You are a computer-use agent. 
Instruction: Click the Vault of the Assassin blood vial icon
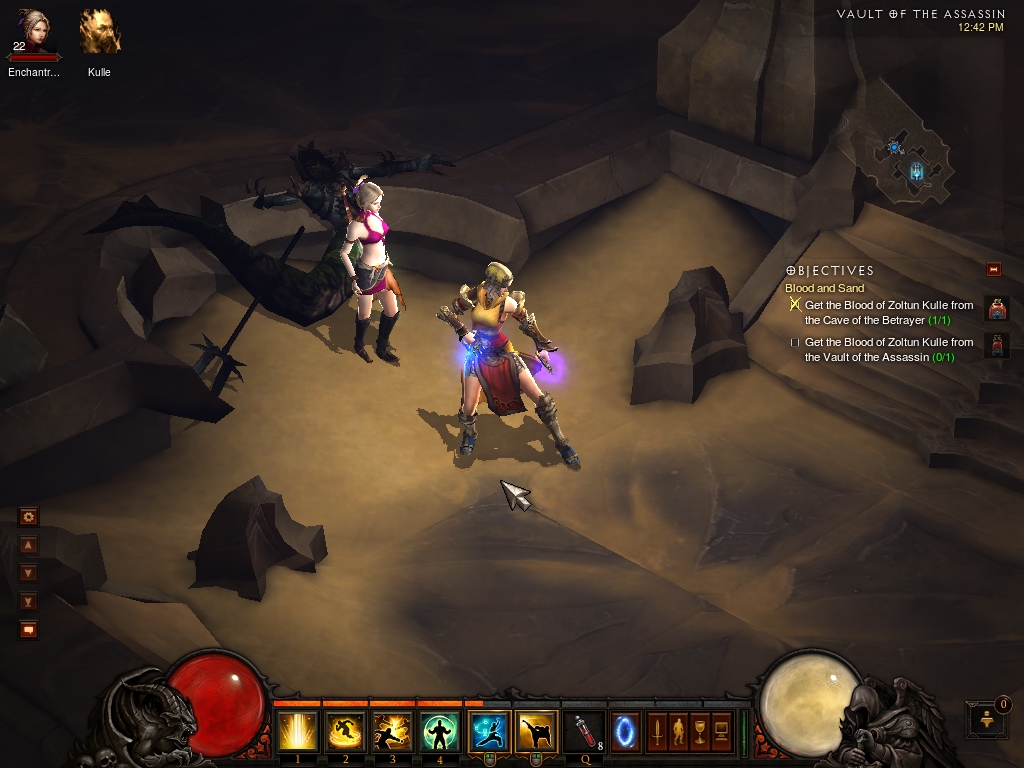click(x=996, y=346)
